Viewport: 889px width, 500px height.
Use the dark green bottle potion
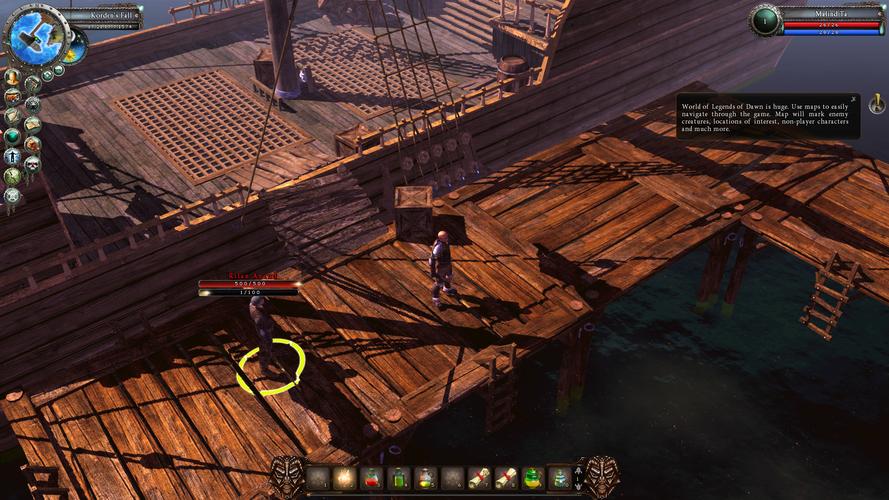click(x=399, y=479)
